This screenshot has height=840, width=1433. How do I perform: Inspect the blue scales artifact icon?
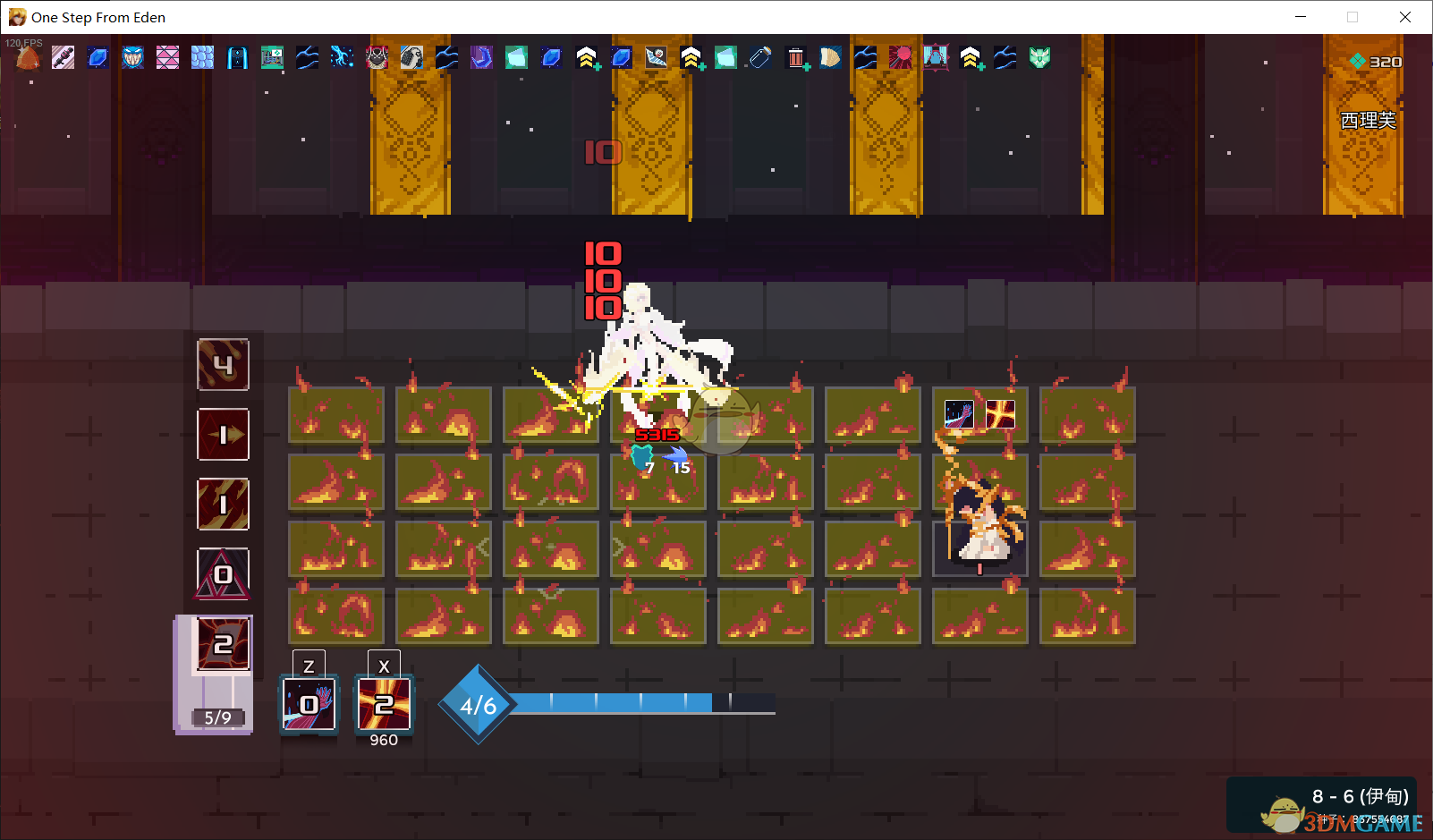(203, 58)
